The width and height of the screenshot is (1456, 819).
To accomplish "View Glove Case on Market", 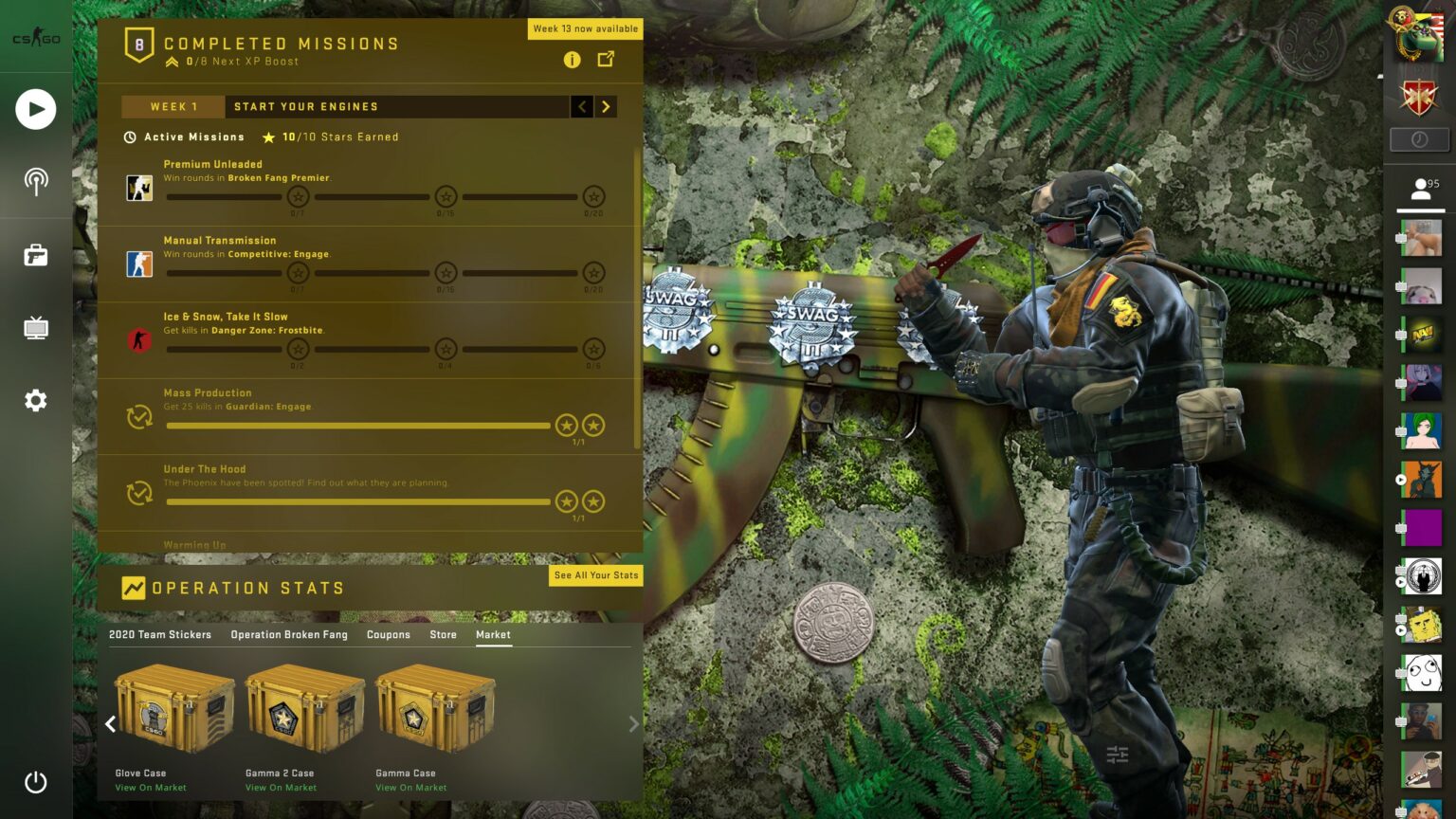I will tap(150, 787).
